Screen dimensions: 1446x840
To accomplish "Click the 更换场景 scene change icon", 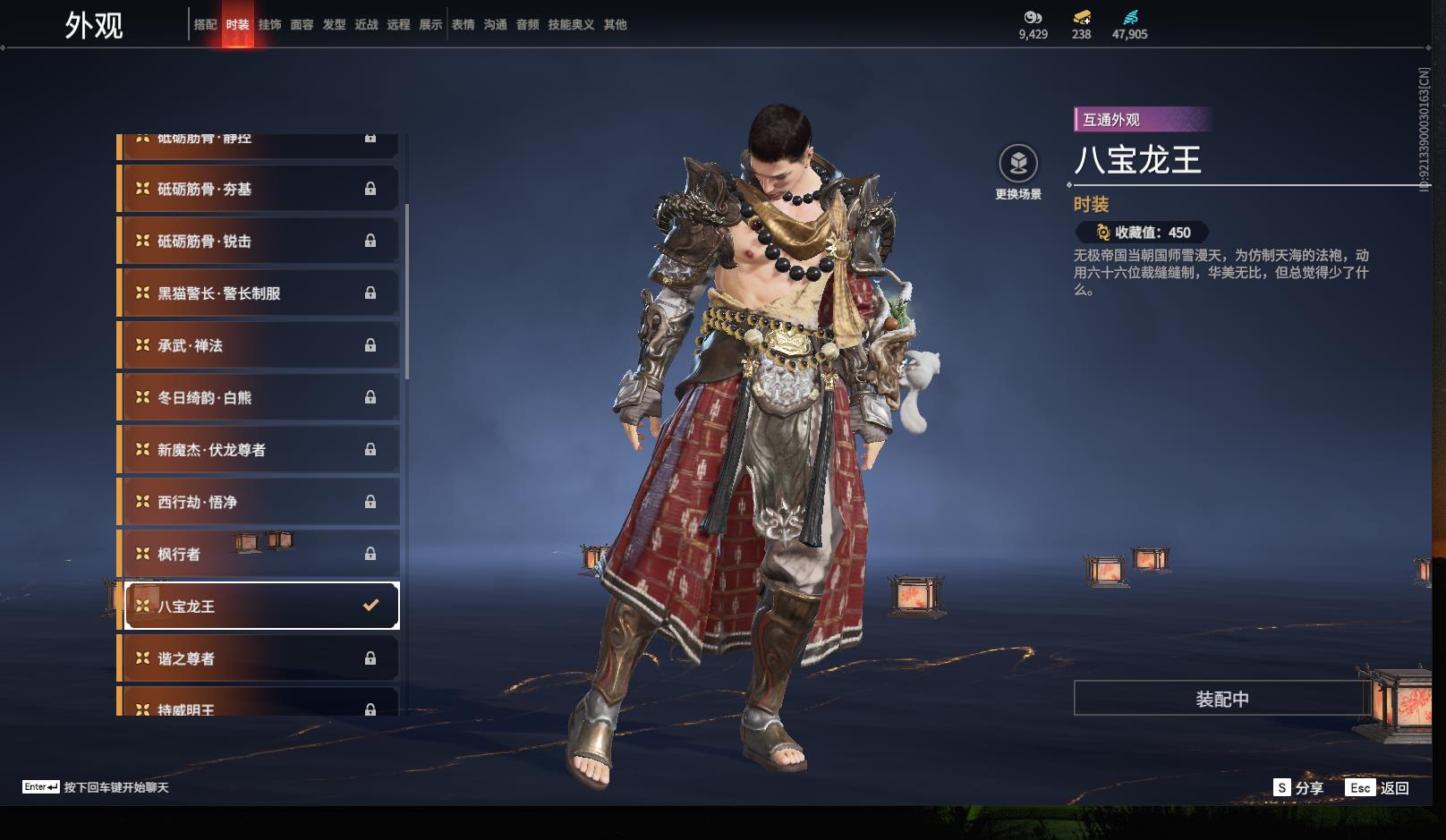I will 1018,164.
